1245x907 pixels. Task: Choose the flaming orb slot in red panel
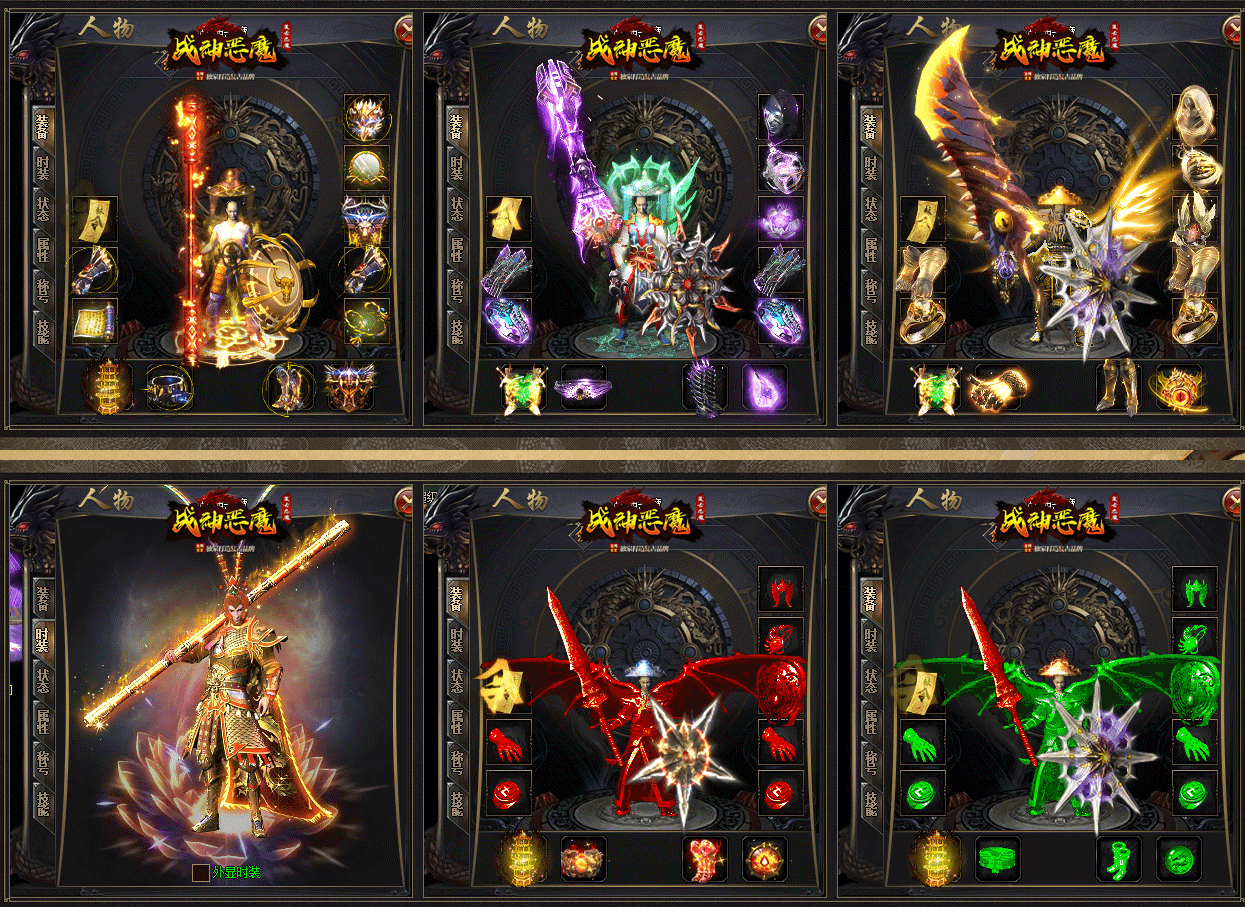765,859
